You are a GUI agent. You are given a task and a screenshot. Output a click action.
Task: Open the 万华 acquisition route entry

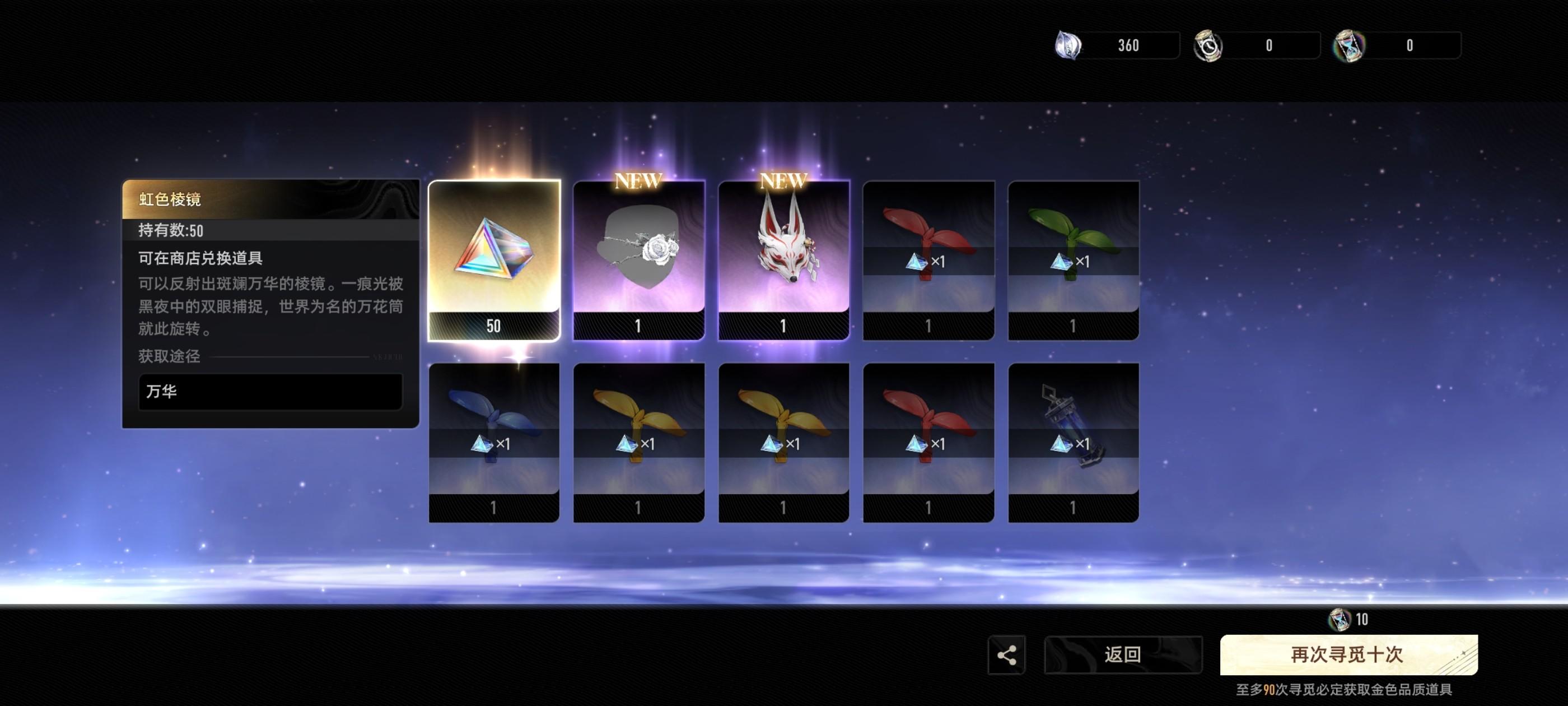click(x=270, y=391)
